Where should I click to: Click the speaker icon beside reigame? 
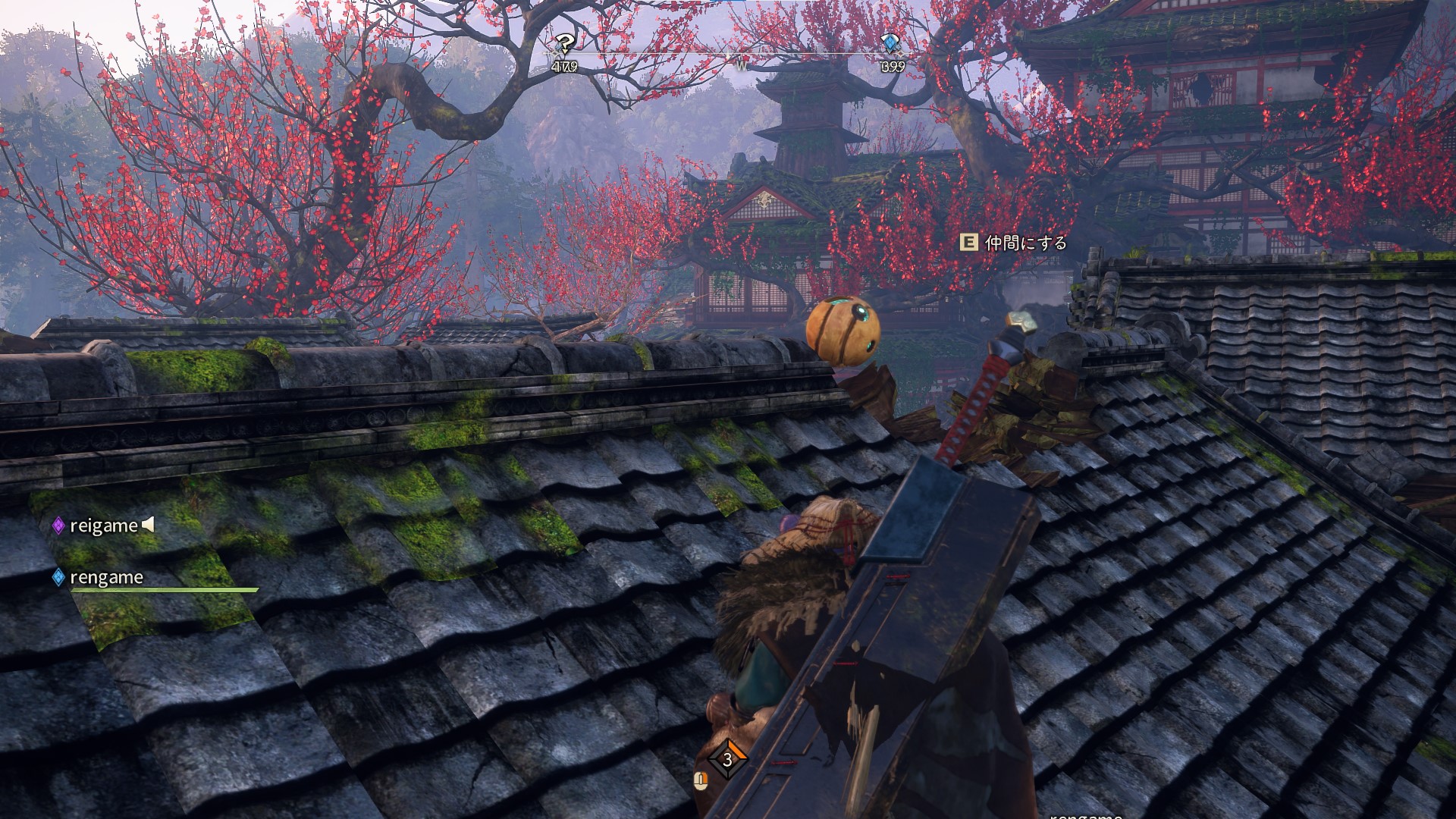[149, 524]
